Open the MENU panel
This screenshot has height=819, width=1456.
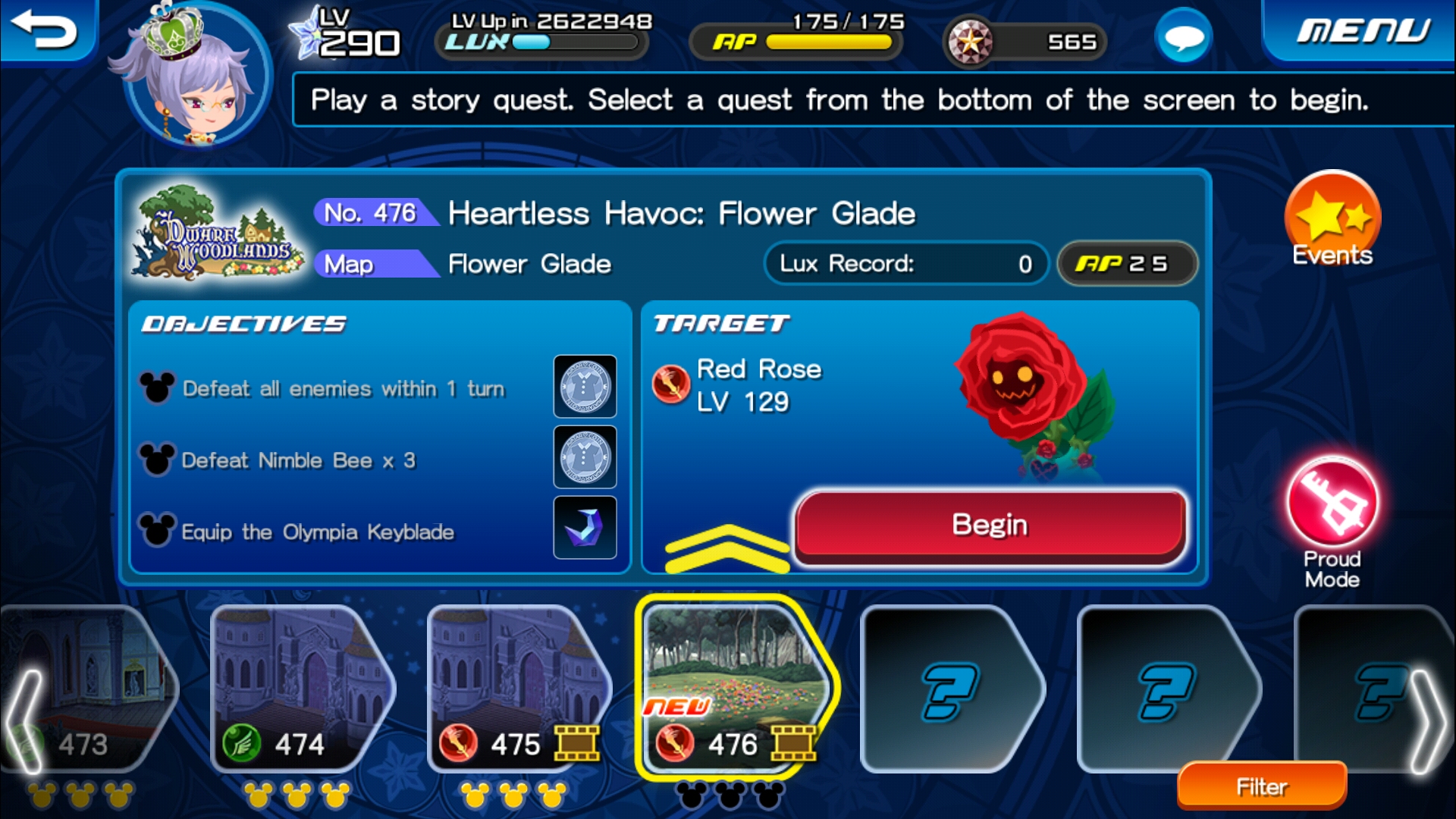pyautogui.click(x=1363, y=30)
